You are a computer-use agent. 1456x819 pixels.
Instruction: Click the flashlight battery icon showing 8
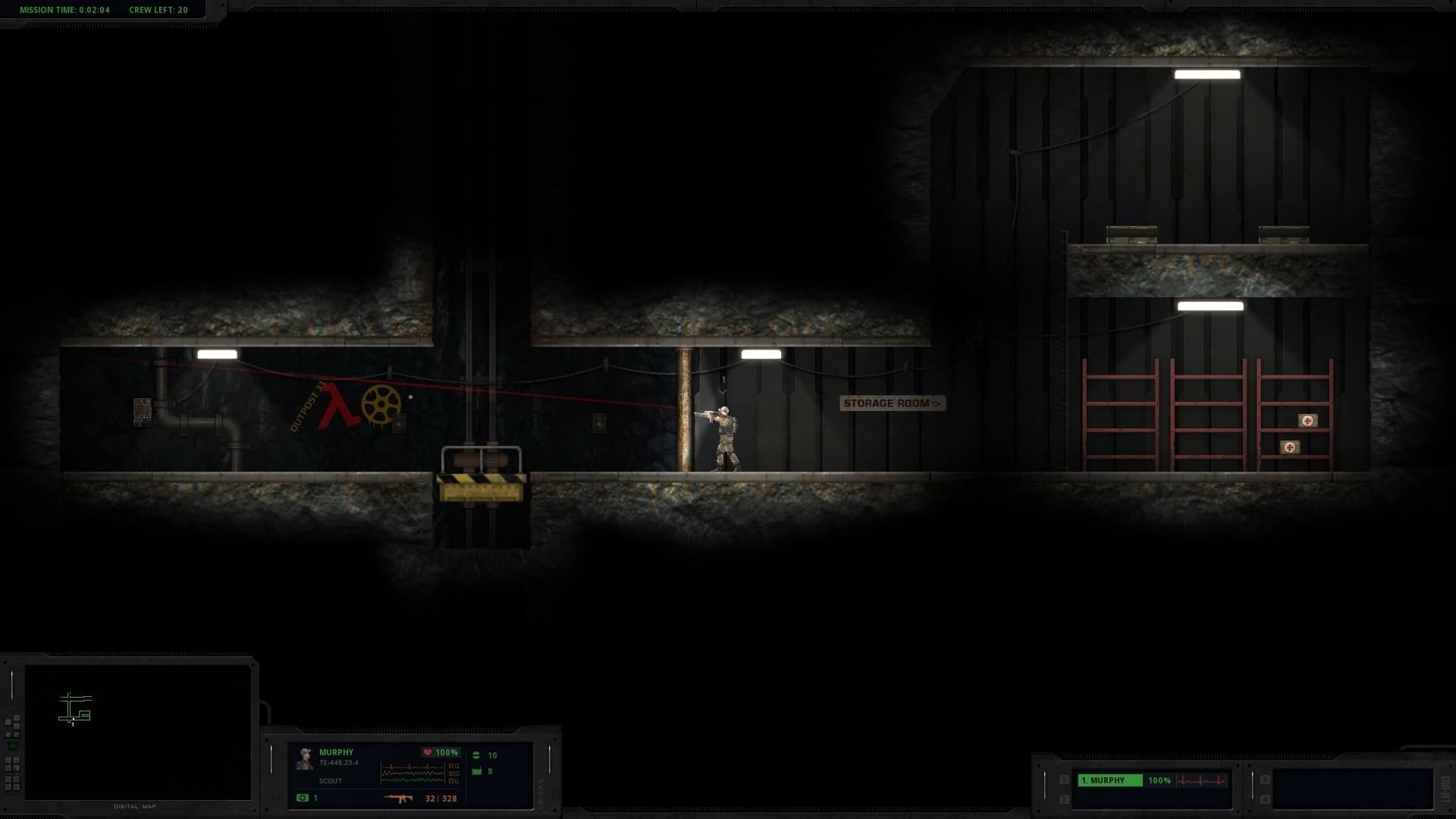(476, 772)
